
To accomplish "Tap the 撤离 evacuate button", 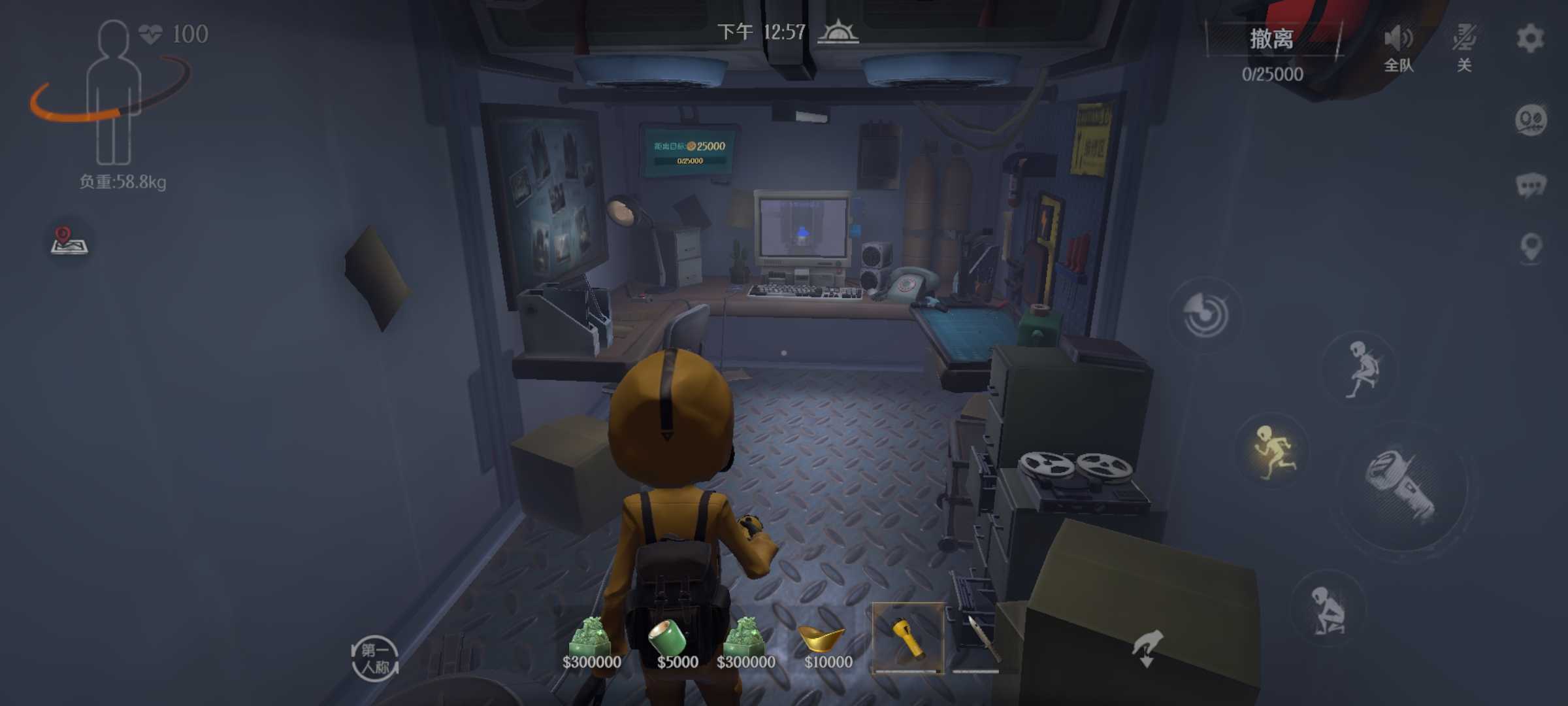I will pyautogui.click(x=1271, y=39).
